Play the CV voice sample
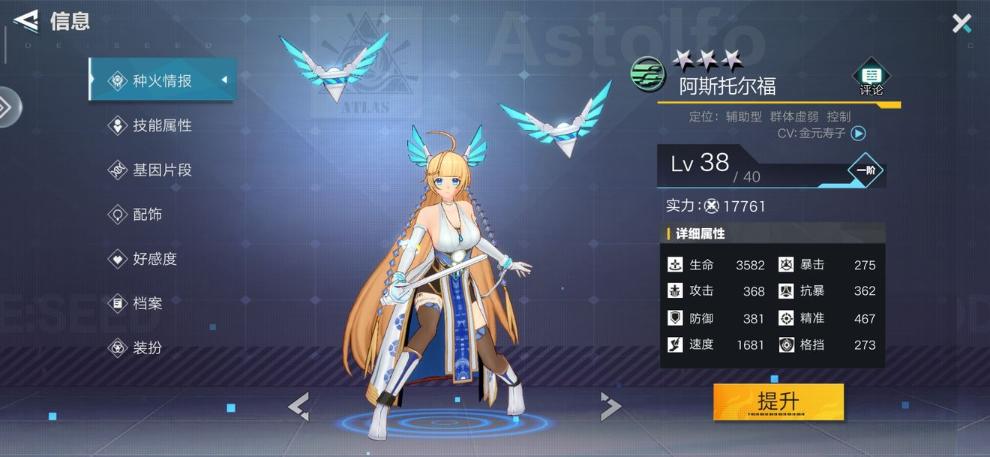Image resolution: width=990 pixels, height=457 pixels. point(858,132)
